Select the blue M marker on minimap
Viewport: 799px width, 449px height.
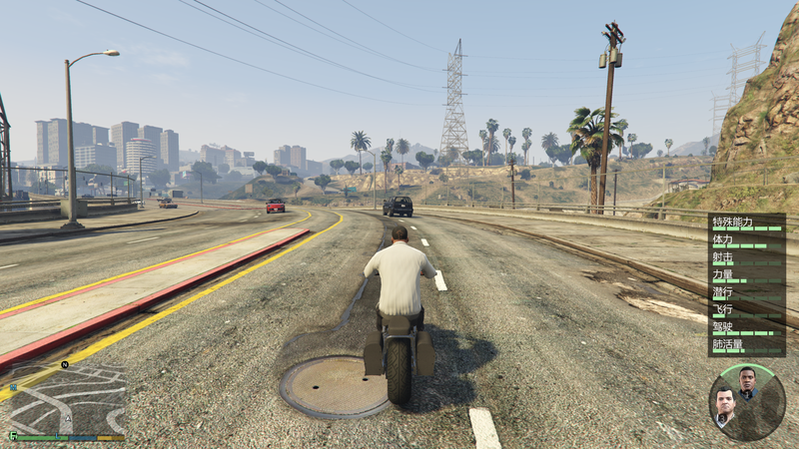pyautogui.click(x=12, y=385)
